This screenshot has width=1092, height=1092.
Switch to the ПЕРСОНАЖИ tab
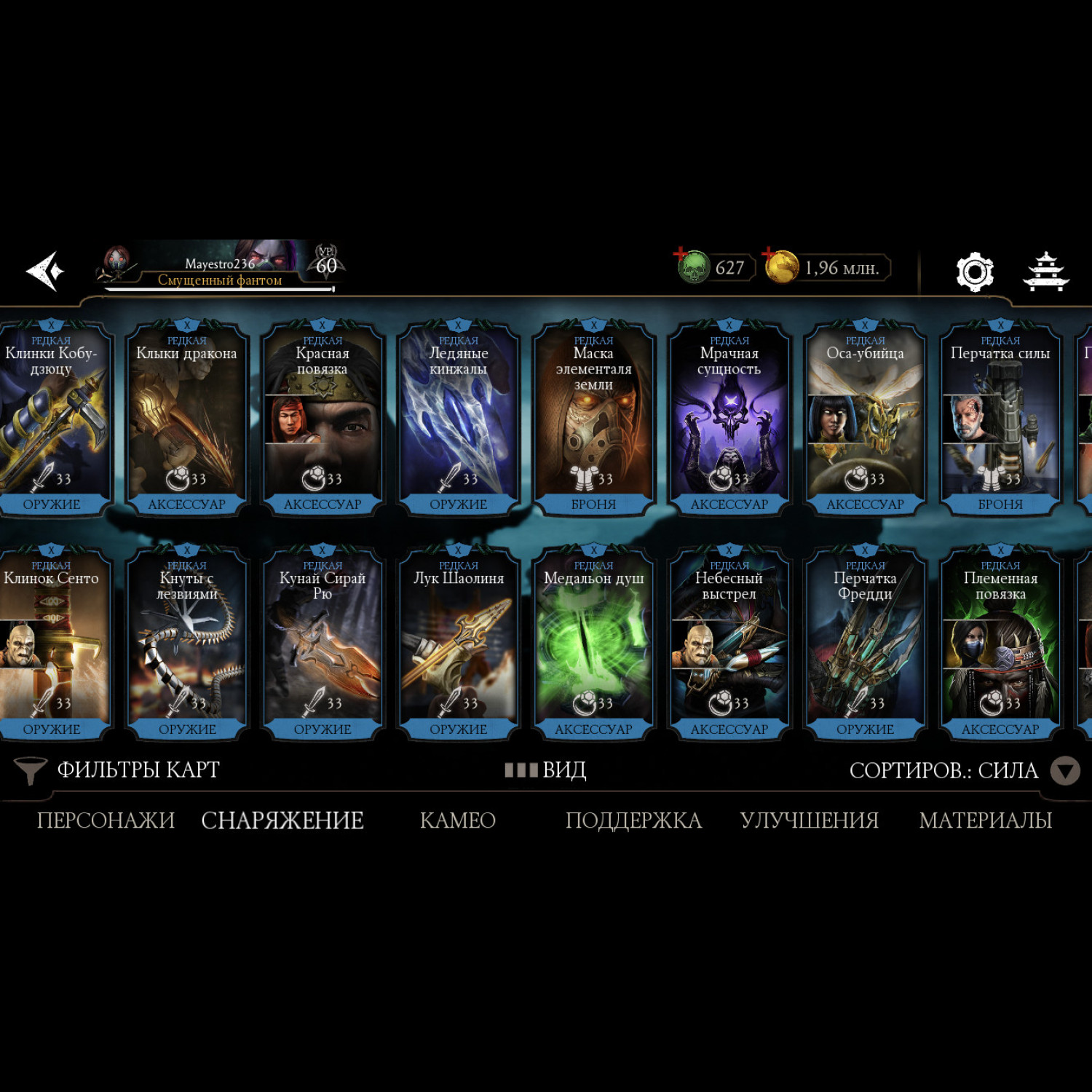click(106, 820)
